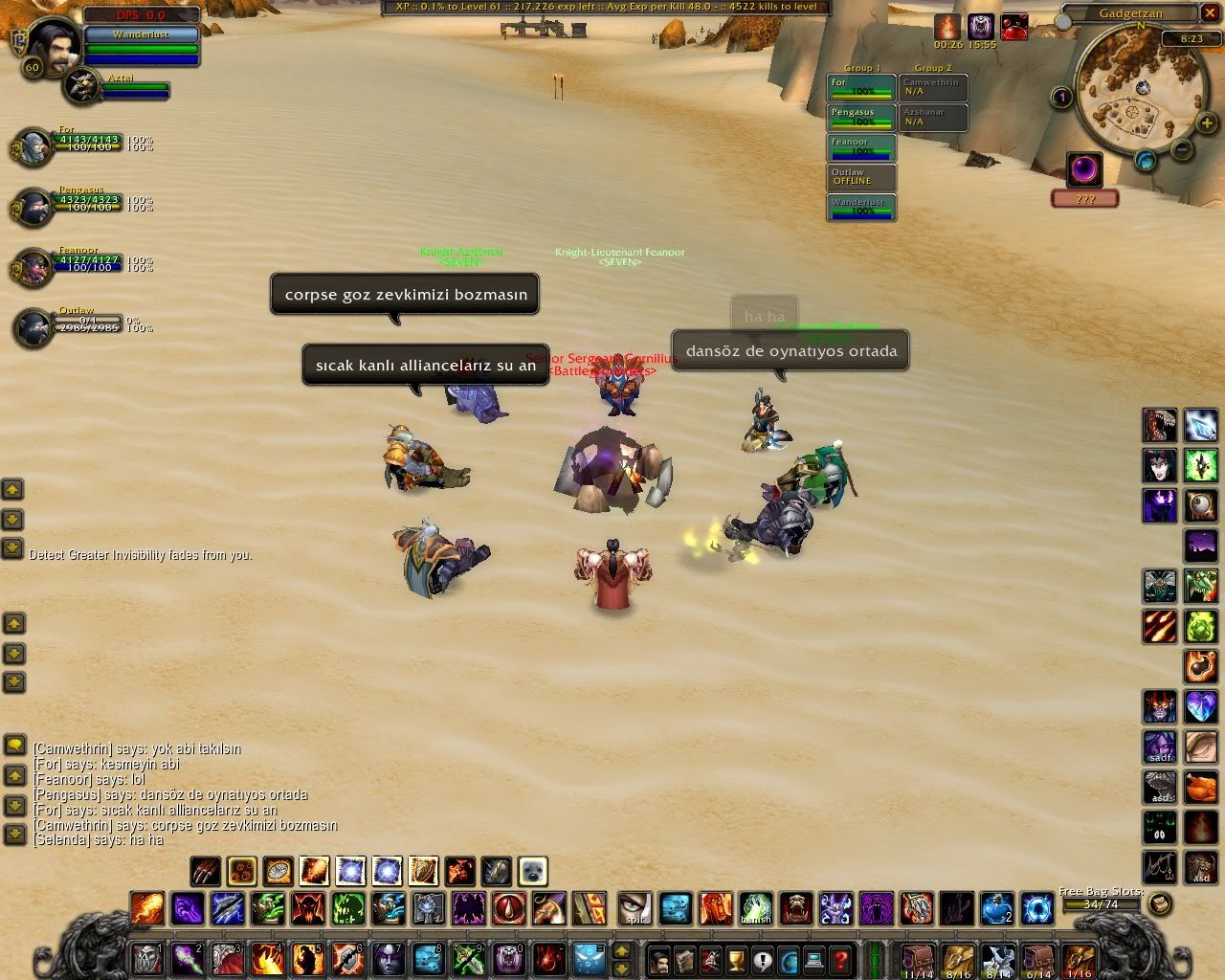Image resolution: width=1225 pixels, height=980 pixels.
Task: Target the pet Aztai's portrait
Action: (x=83, y=86)
